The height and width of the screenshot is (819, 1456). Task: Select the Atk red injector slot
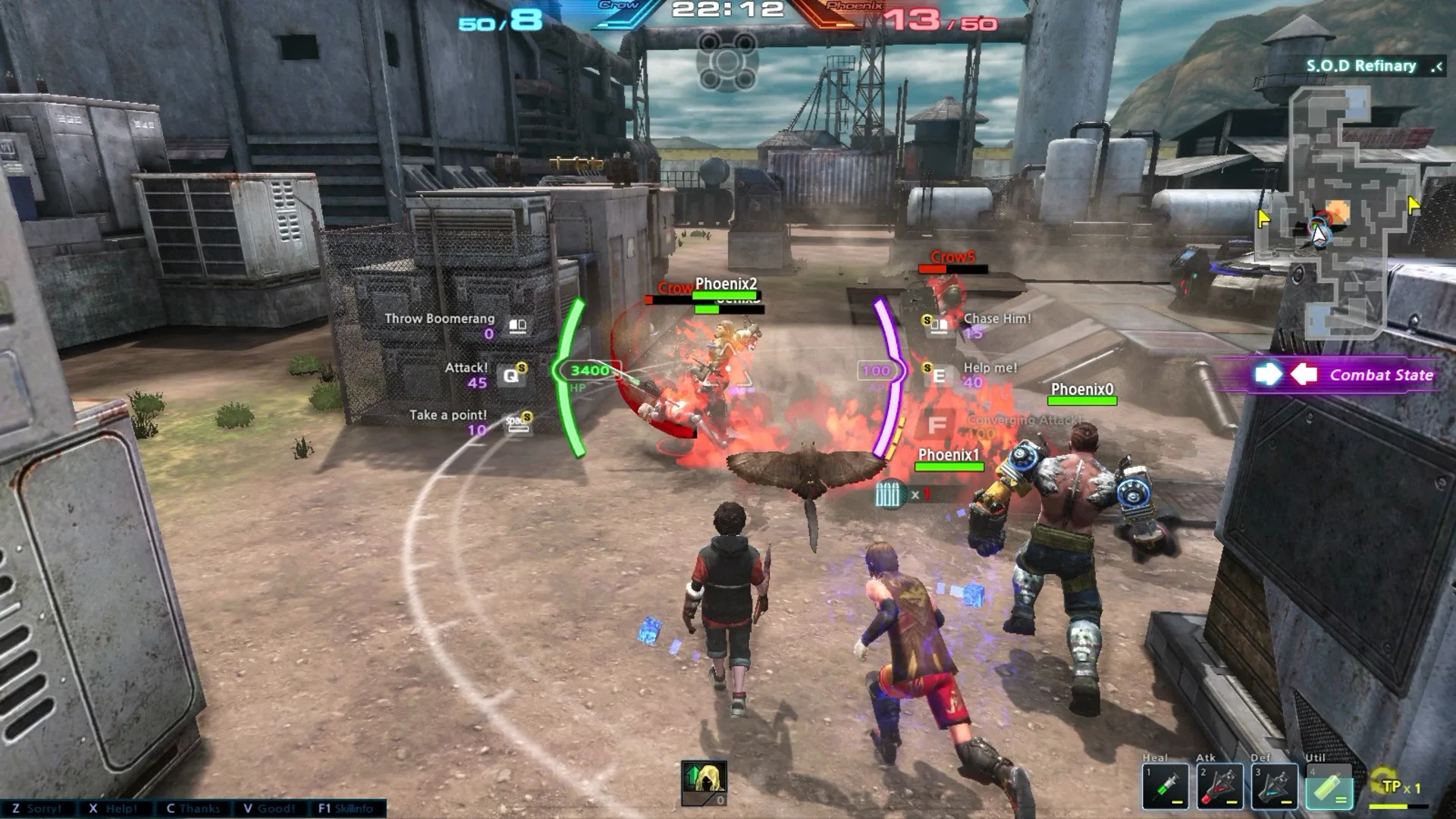pyautogui.click(x=1219, y=786)
